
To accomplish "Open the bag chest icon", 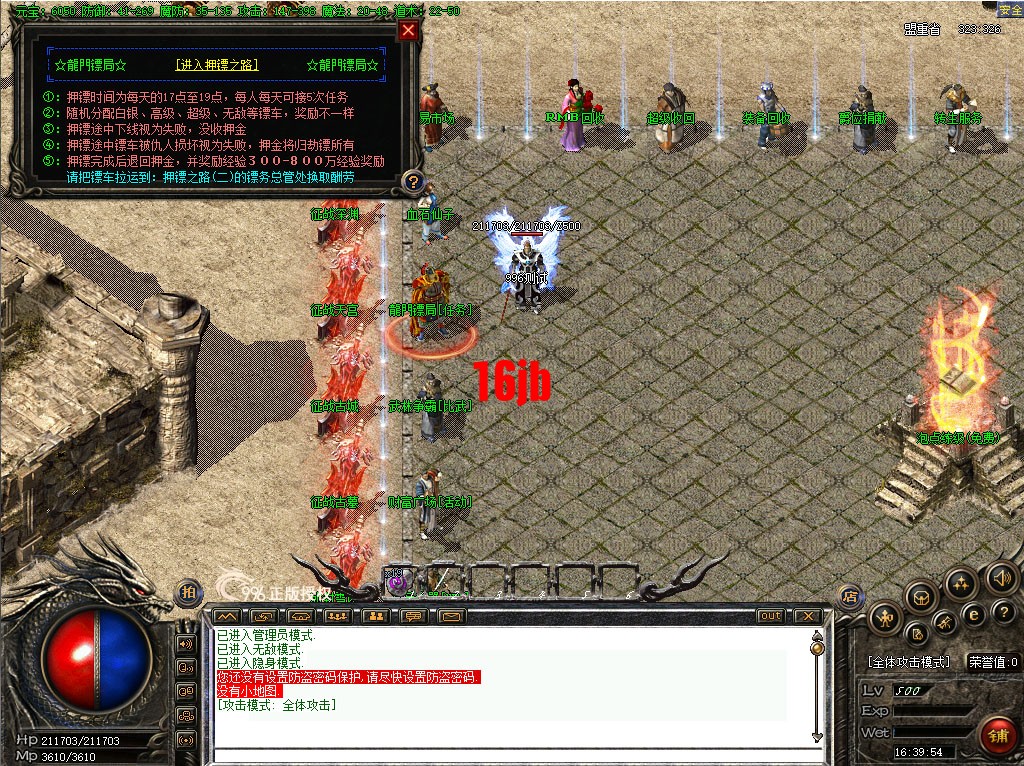I will coord(921,597).
